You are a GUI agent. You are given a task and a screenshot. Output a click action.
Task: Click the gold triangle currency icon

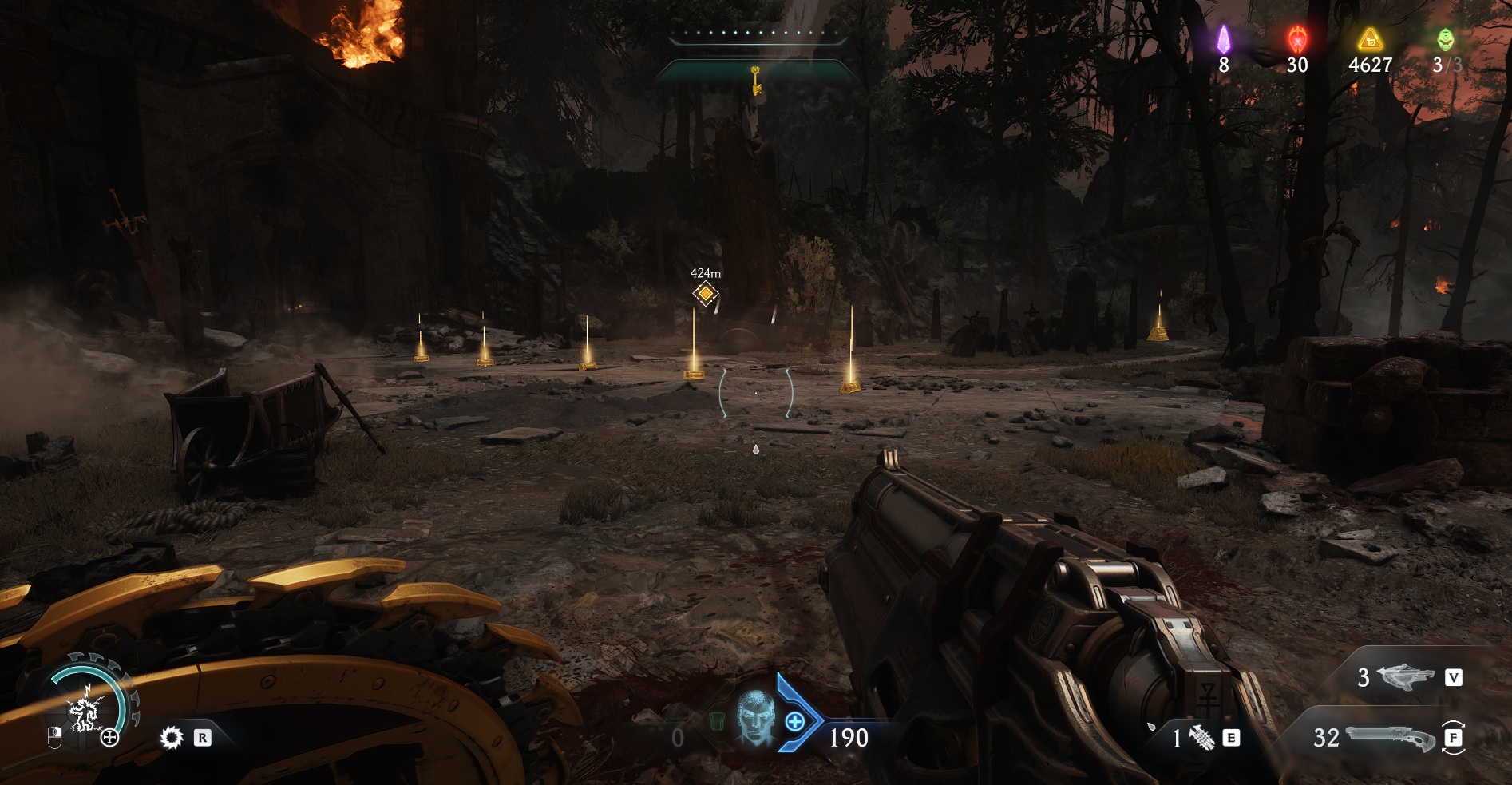[x=1370, y=38]
